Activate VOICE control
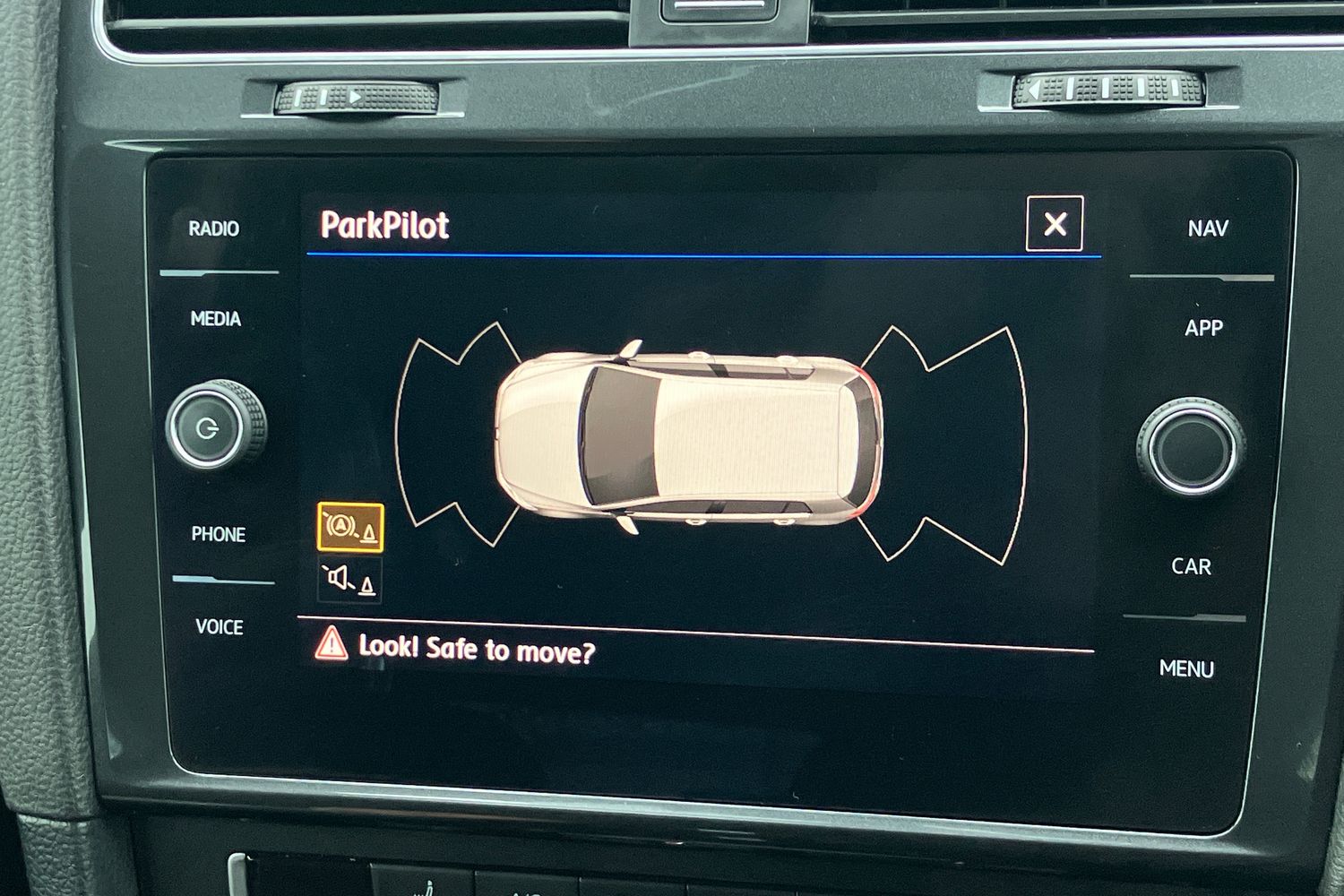The width and height of the screenshot is (1344, 896). coord(220,627)
